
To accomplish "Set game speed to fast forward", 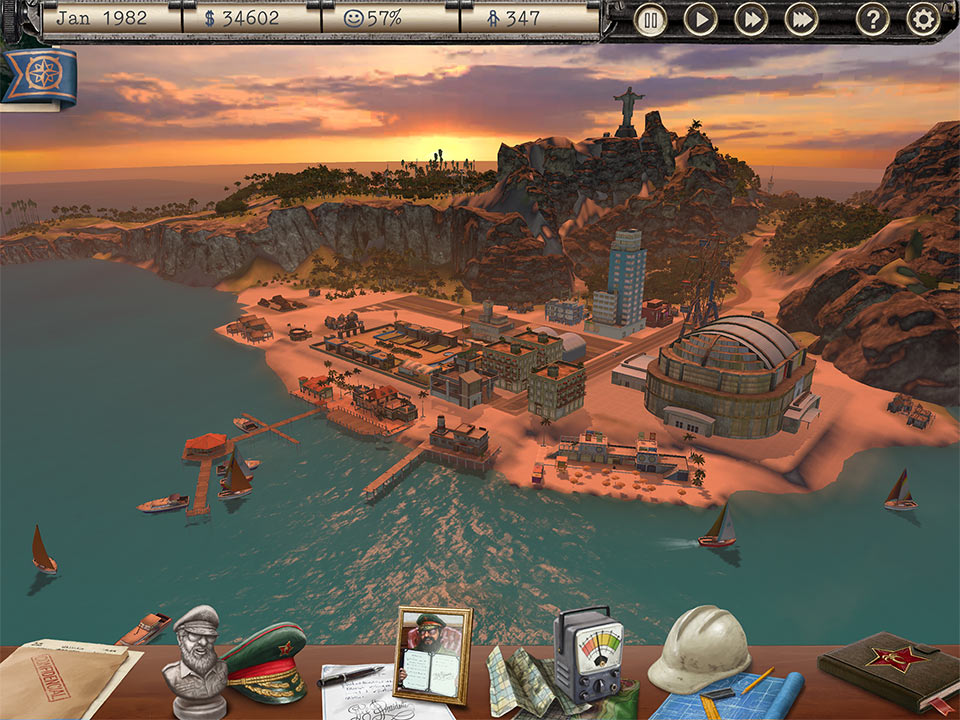I will (x=750, y=19).
